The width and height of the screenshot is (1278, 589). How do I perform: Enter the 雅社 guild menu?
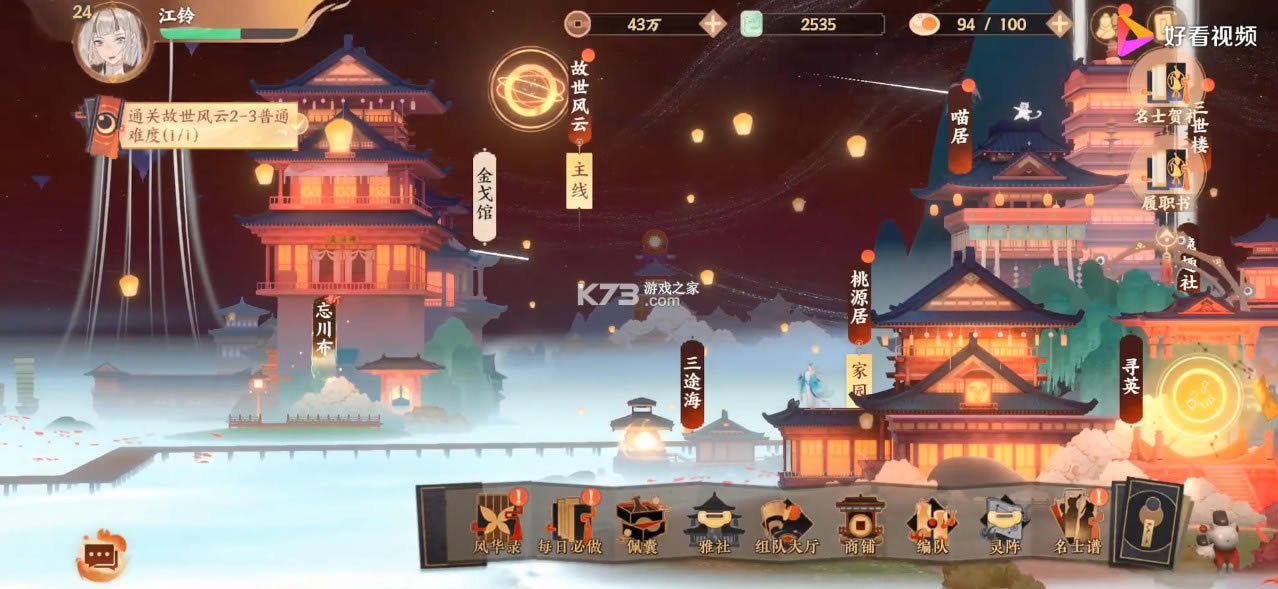pyautogui.click(x=713, y=521)
